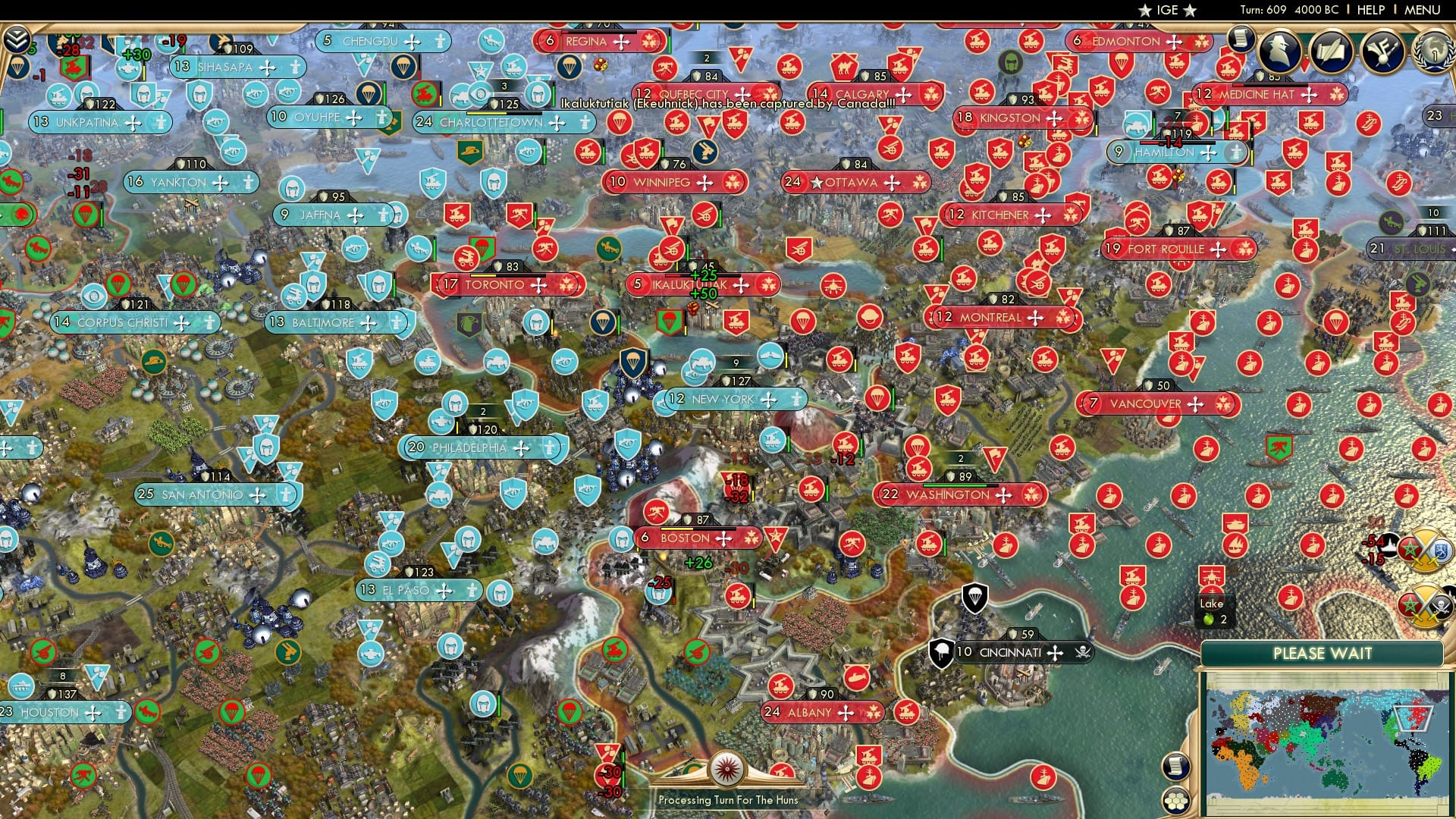Select the red submarine unit icon near Albany
Viewport: 1456px width, 819px height.
855,676
